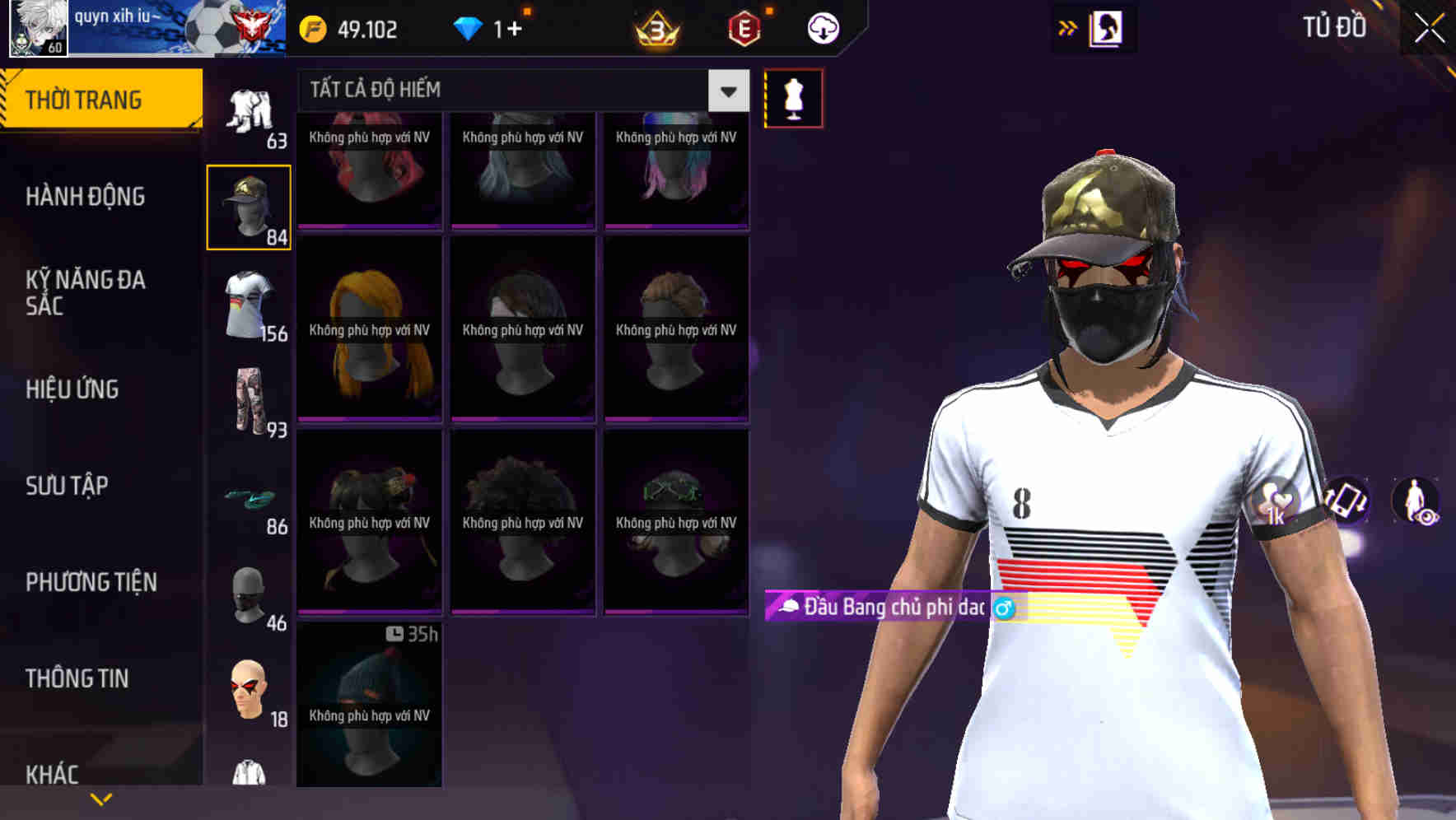Image resolution: width=1456 pixels, height=820 pixels.
Task: Toggle the mannequin preview display
Action: pyautogui.click(x=794, y=97)
